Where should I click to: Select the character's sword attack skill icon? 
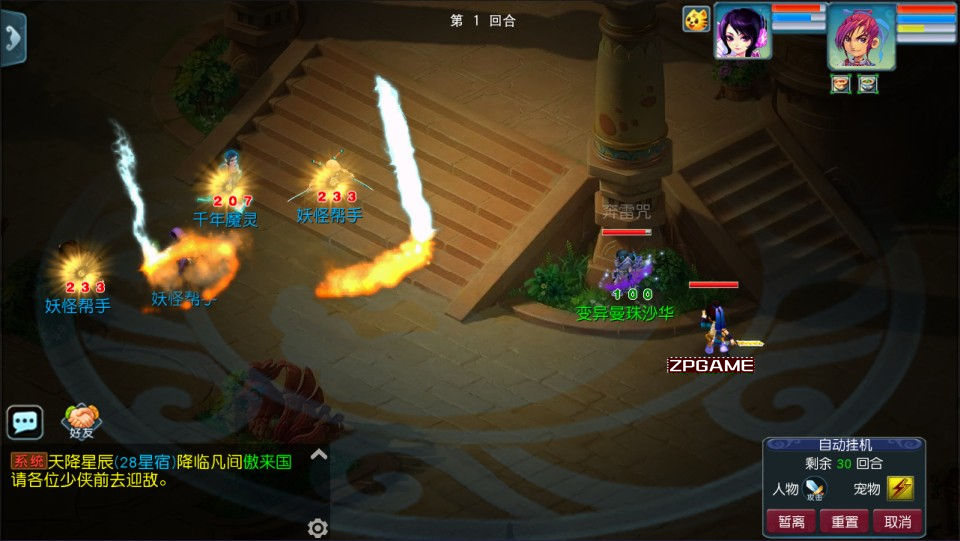point(815,489)
